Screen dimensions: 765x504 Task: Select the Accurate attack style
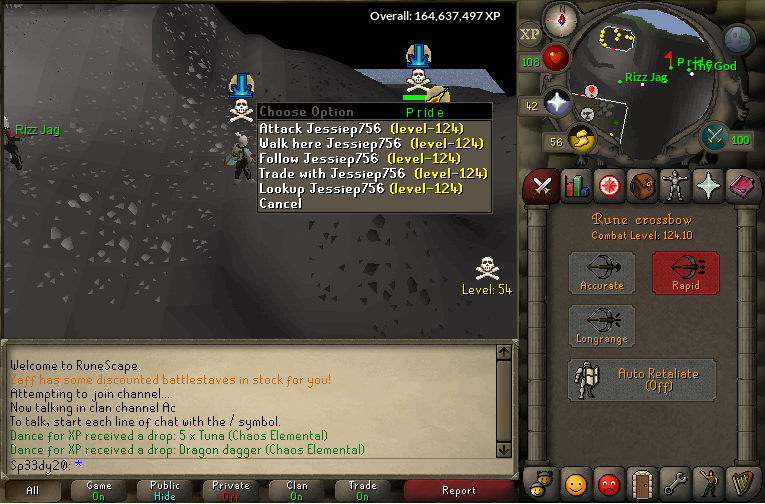(x=602, y=273)
